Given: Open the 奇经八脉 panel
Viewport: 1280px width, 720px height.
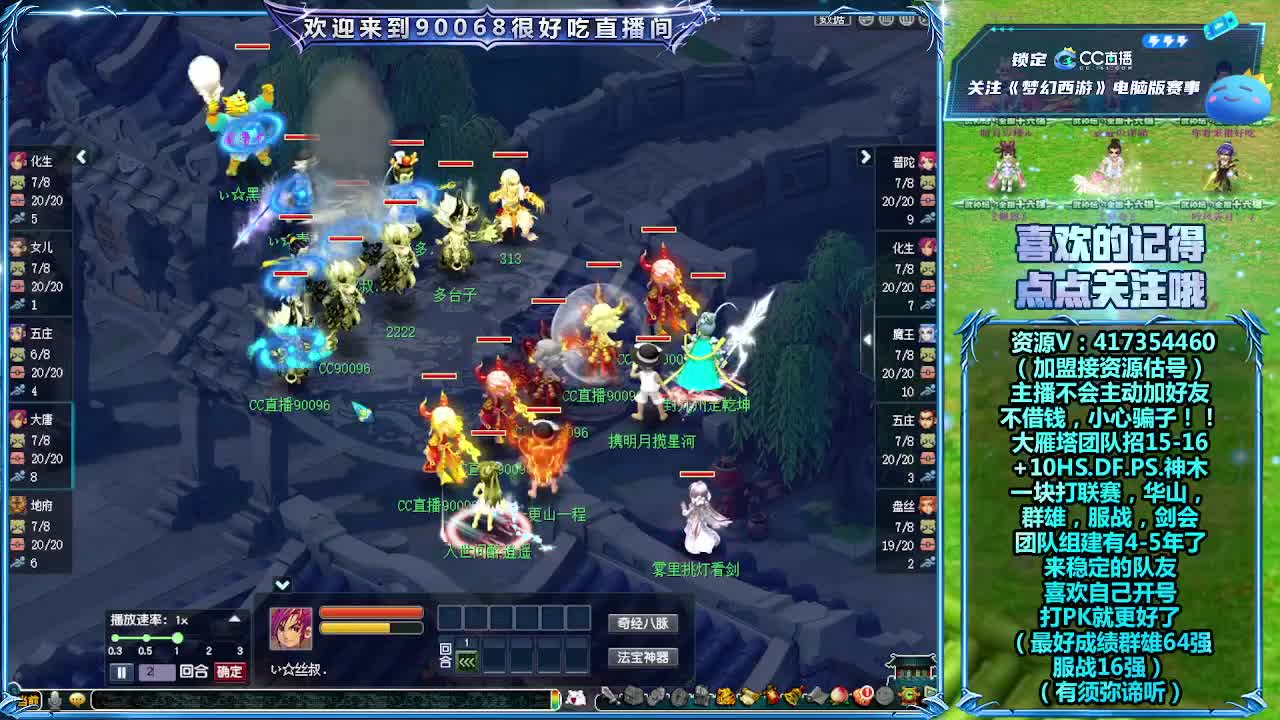Looking at the screenshot, I should point(643,621).
